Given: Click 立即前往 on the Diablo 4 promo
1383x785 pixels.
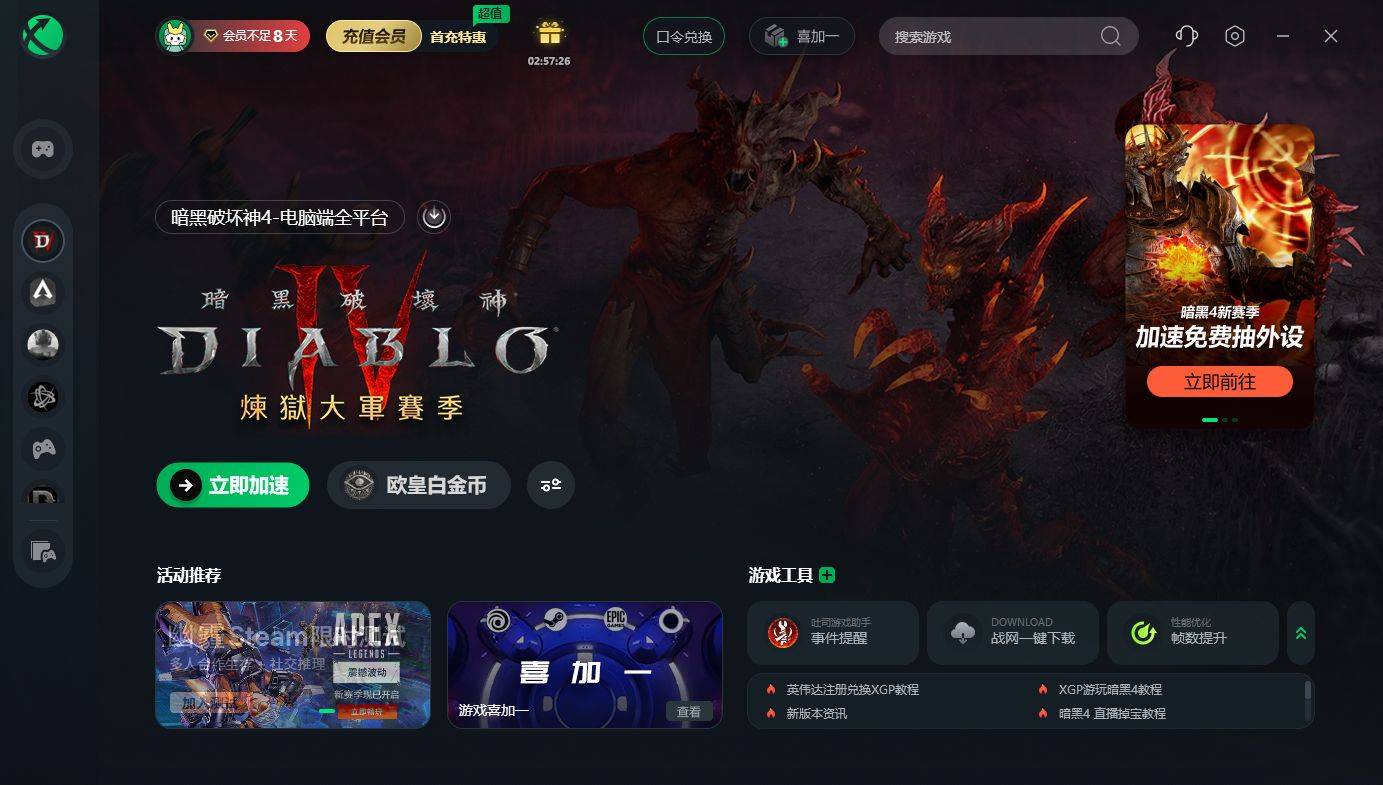Looking at the screenshot, I should click(x=1219, y=382).
